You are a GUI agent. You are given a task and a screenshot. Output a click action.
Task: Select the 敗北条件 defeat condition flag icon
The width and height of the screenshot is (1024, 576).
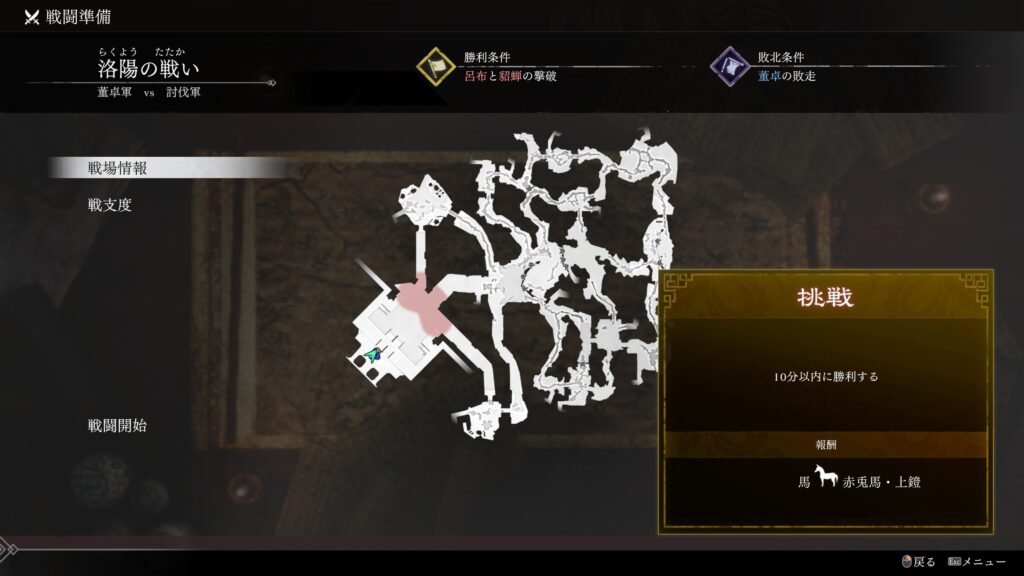730,67
